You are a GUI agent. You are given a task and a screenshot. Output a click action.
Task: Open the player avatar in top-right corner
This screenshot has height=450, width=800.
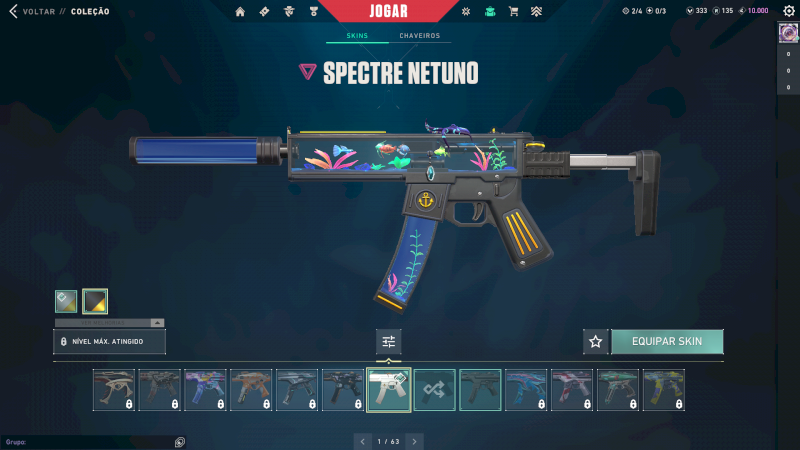click(x=787, y=32)
